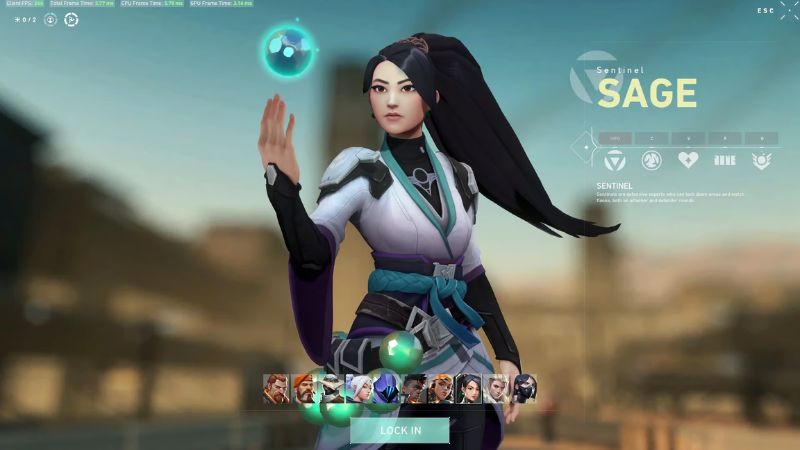Screen dimensions: 800x450
Task: Select the masked Viper portrait
Action: pyautogui.click(x=524, y=389)
